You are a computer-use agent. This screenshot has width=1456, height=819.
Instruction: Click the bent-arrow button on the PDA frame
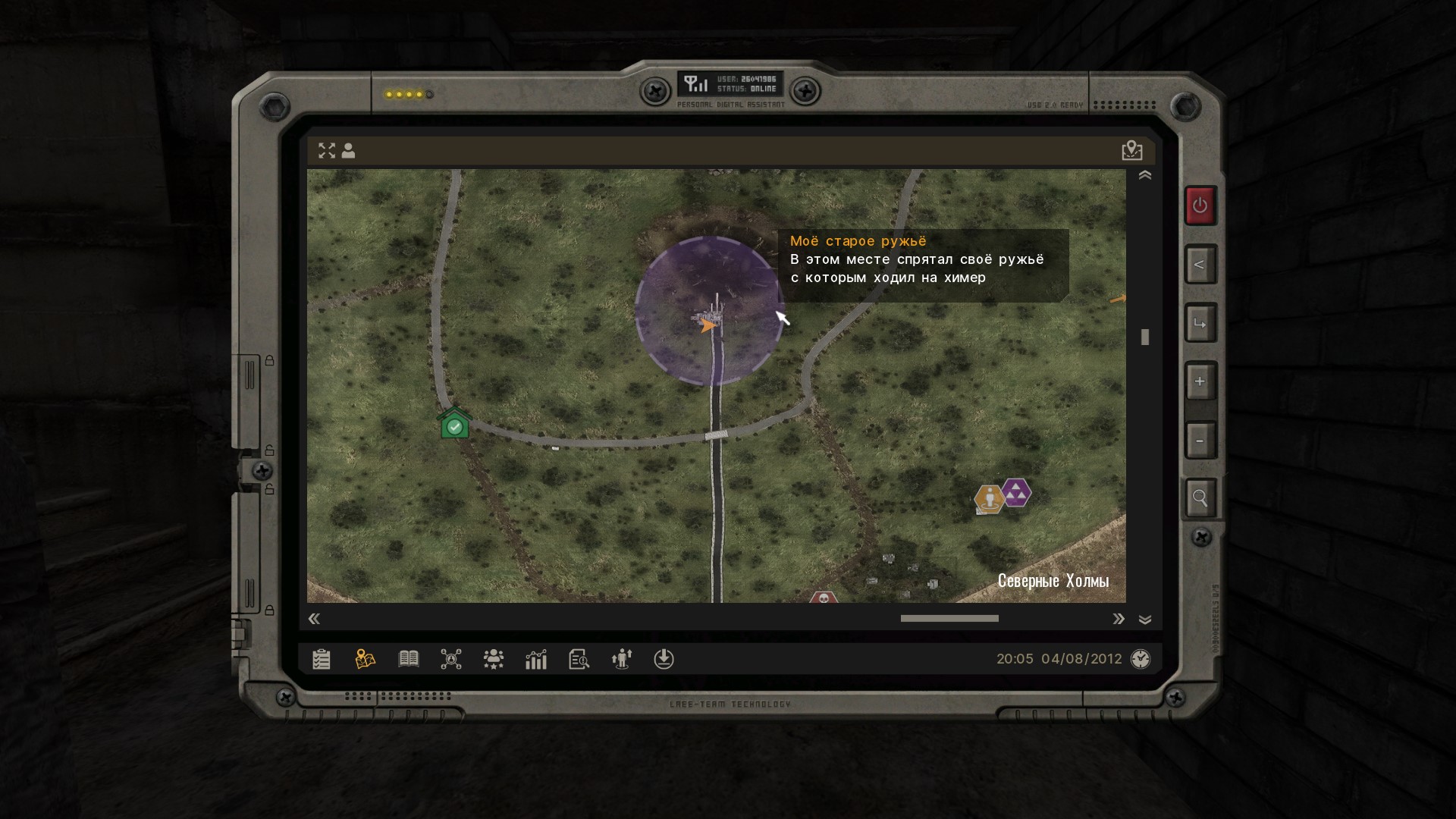pyautogui.click(x=1200, y=324)
